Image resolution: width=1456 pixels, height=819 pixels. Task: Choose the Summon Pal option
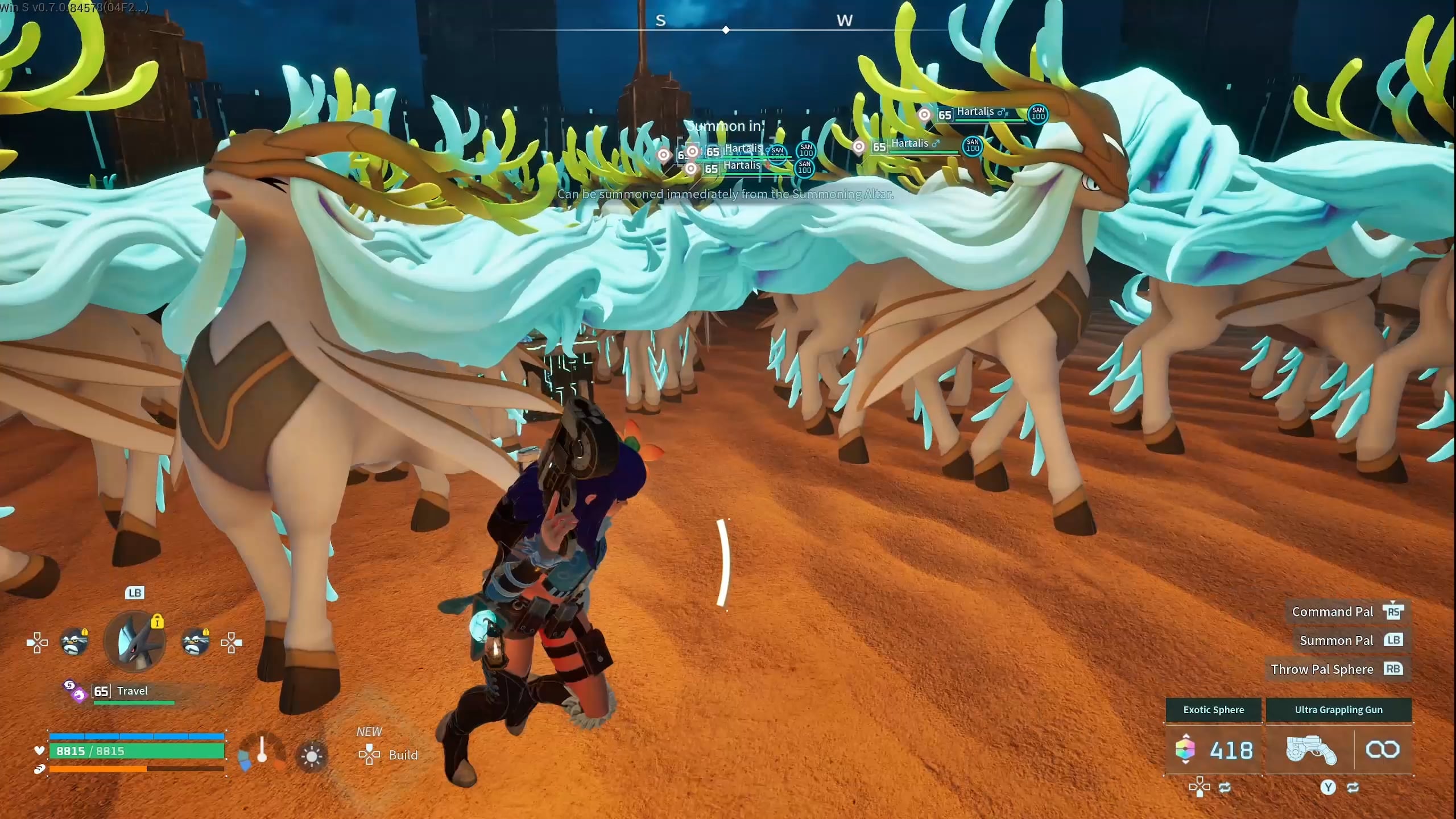click(x=1349, y=640)
